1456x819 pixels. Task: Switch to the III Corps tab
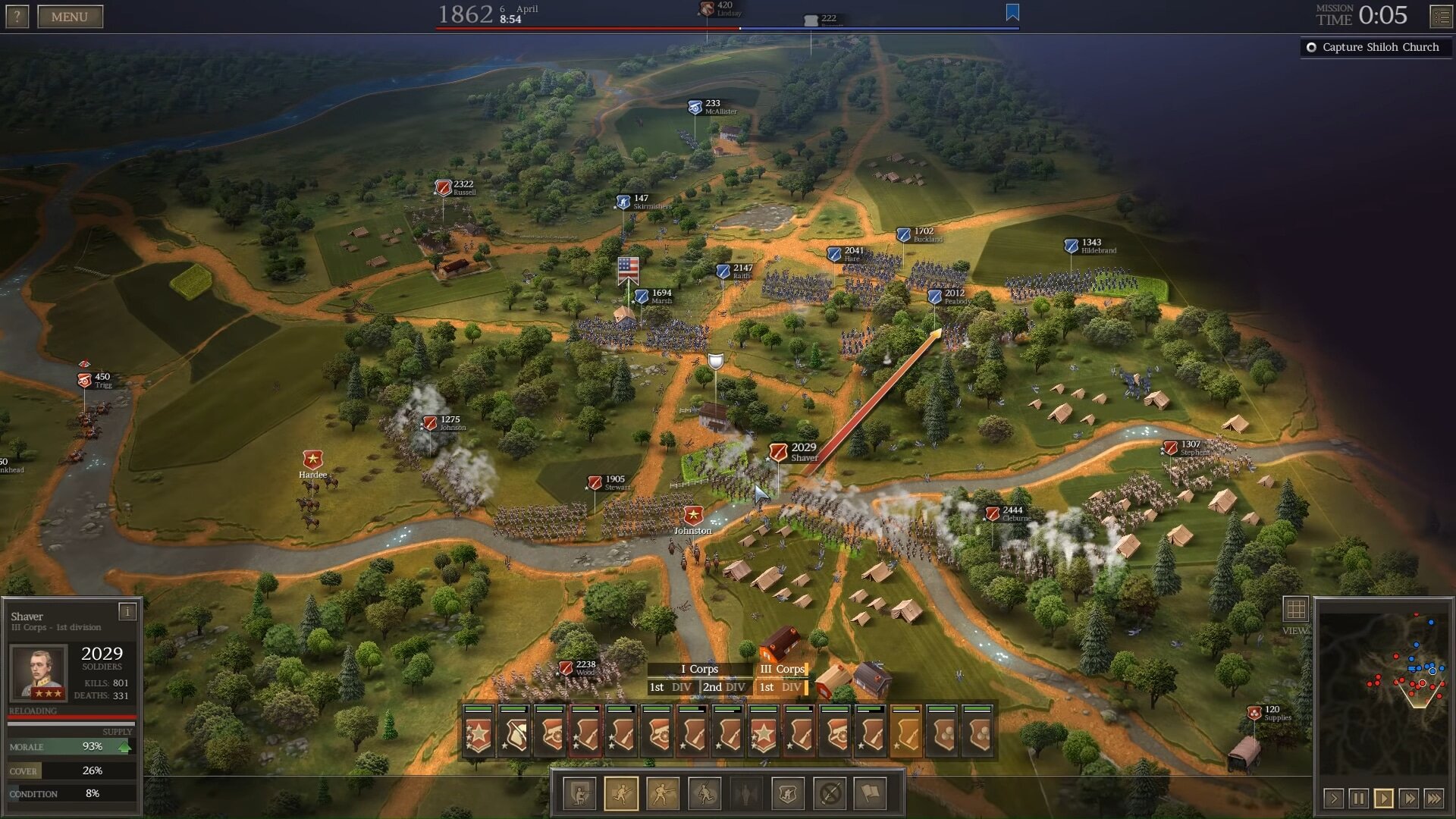click(783, 670)
